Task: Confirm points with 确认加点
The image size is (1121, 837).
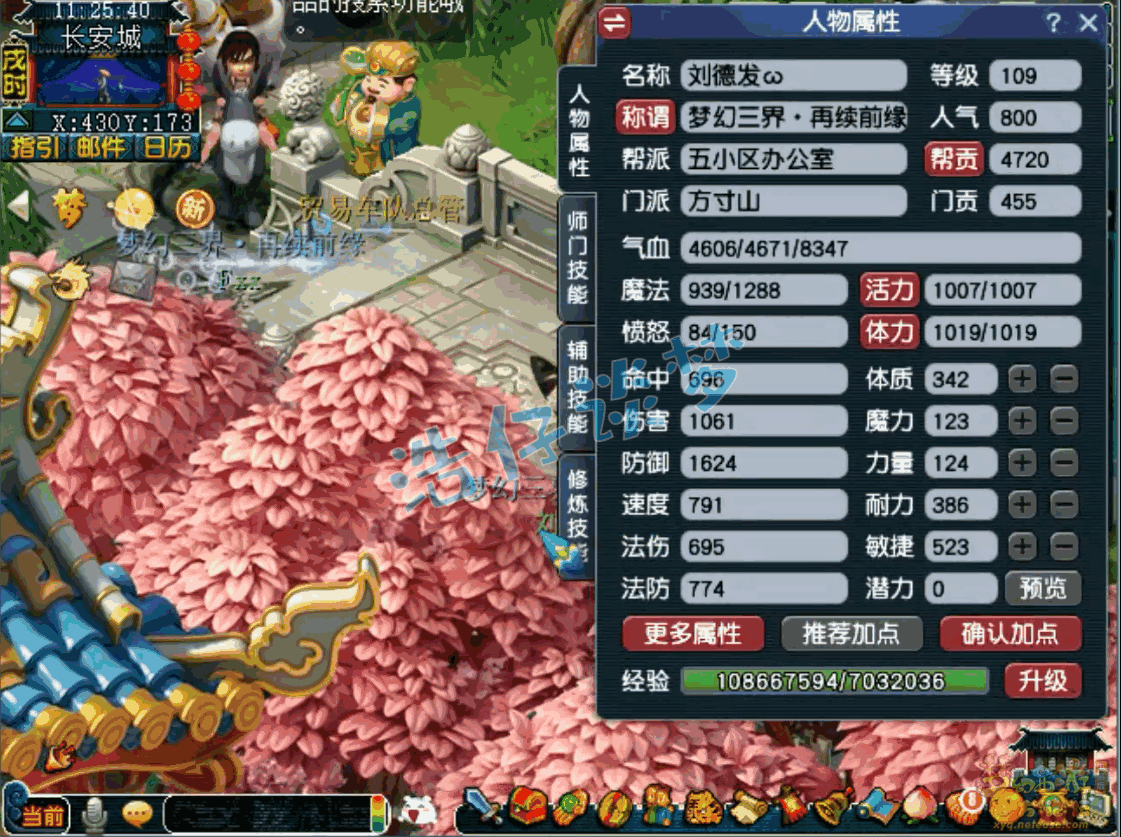Action: 1009,633
